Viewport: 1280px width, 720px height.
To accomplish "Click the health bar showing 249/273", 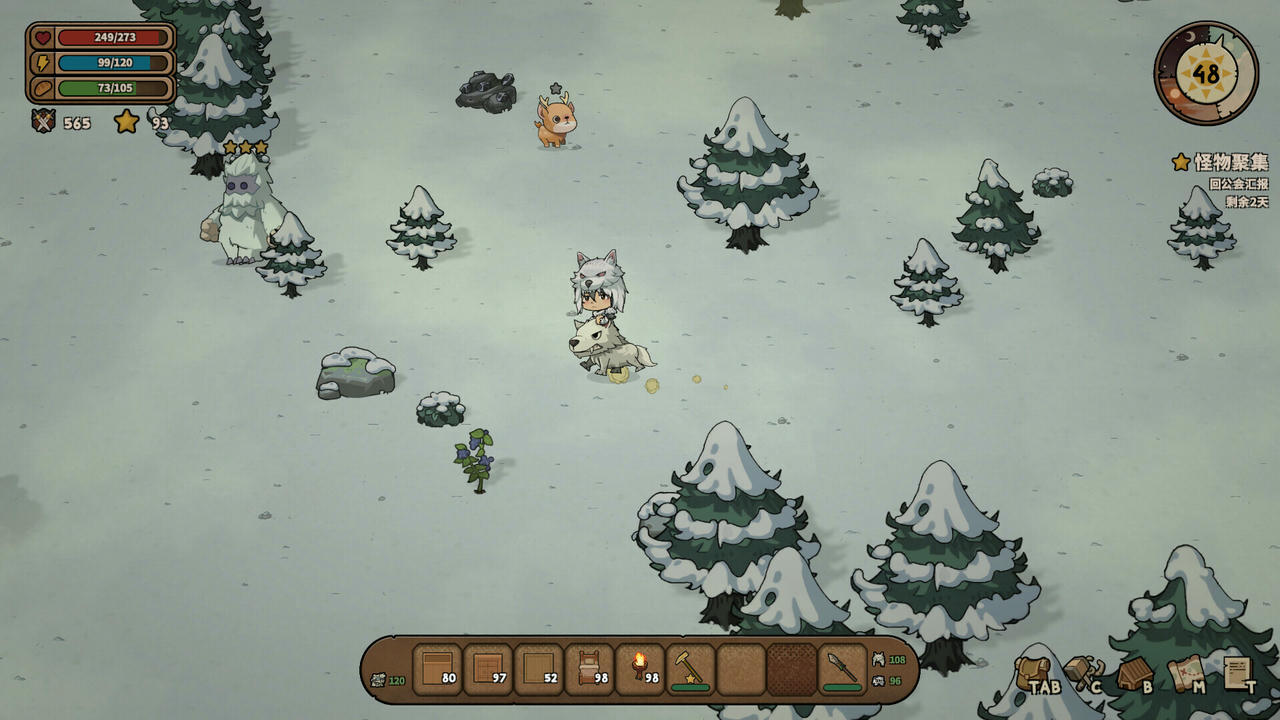I will [112, 38].
